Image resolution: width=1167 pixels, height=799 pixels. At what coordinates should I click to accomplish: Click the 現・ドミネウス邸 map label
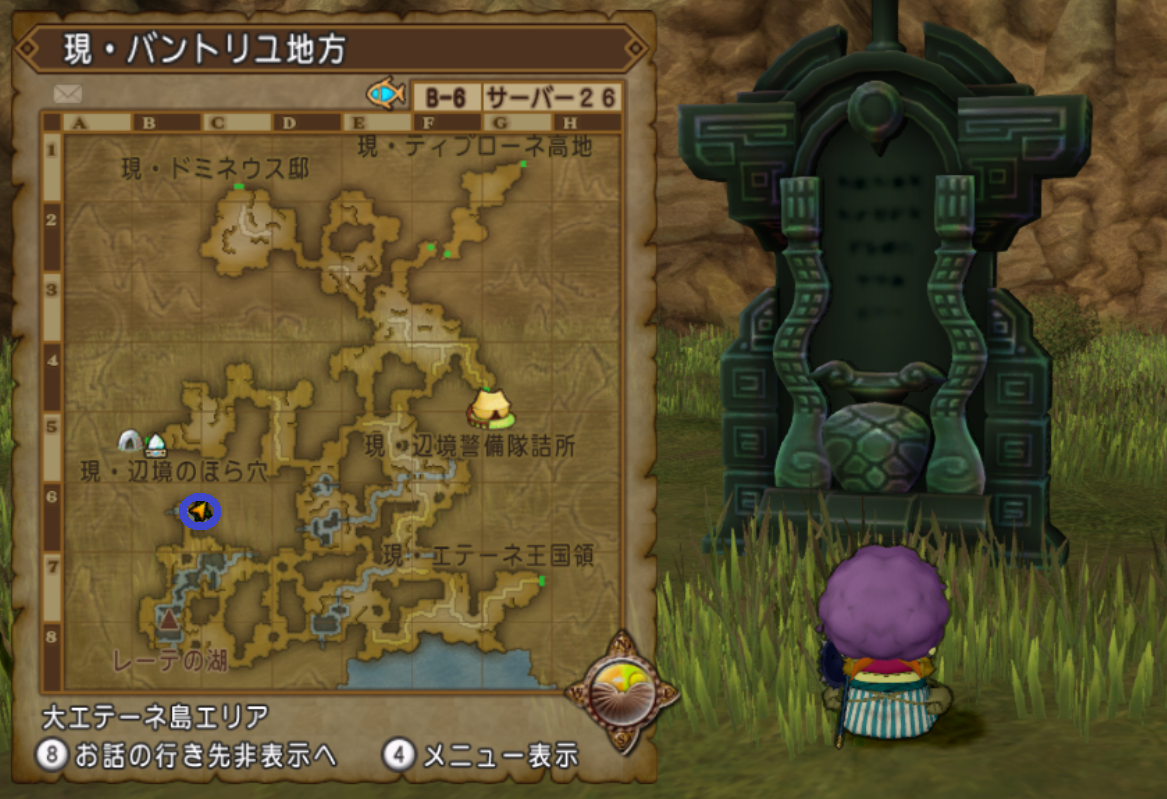215,169
